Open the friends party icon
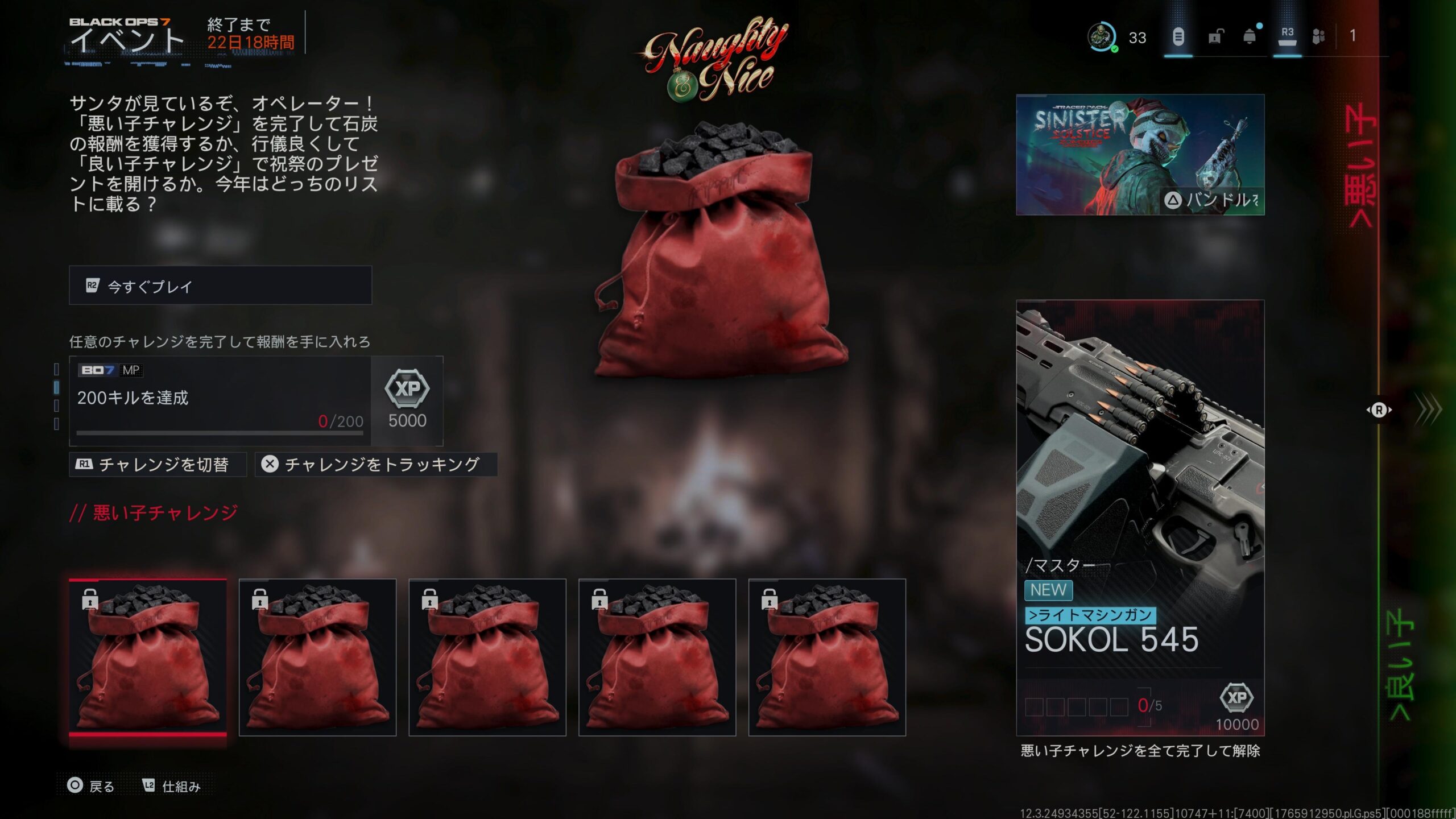 (1318, 37)
